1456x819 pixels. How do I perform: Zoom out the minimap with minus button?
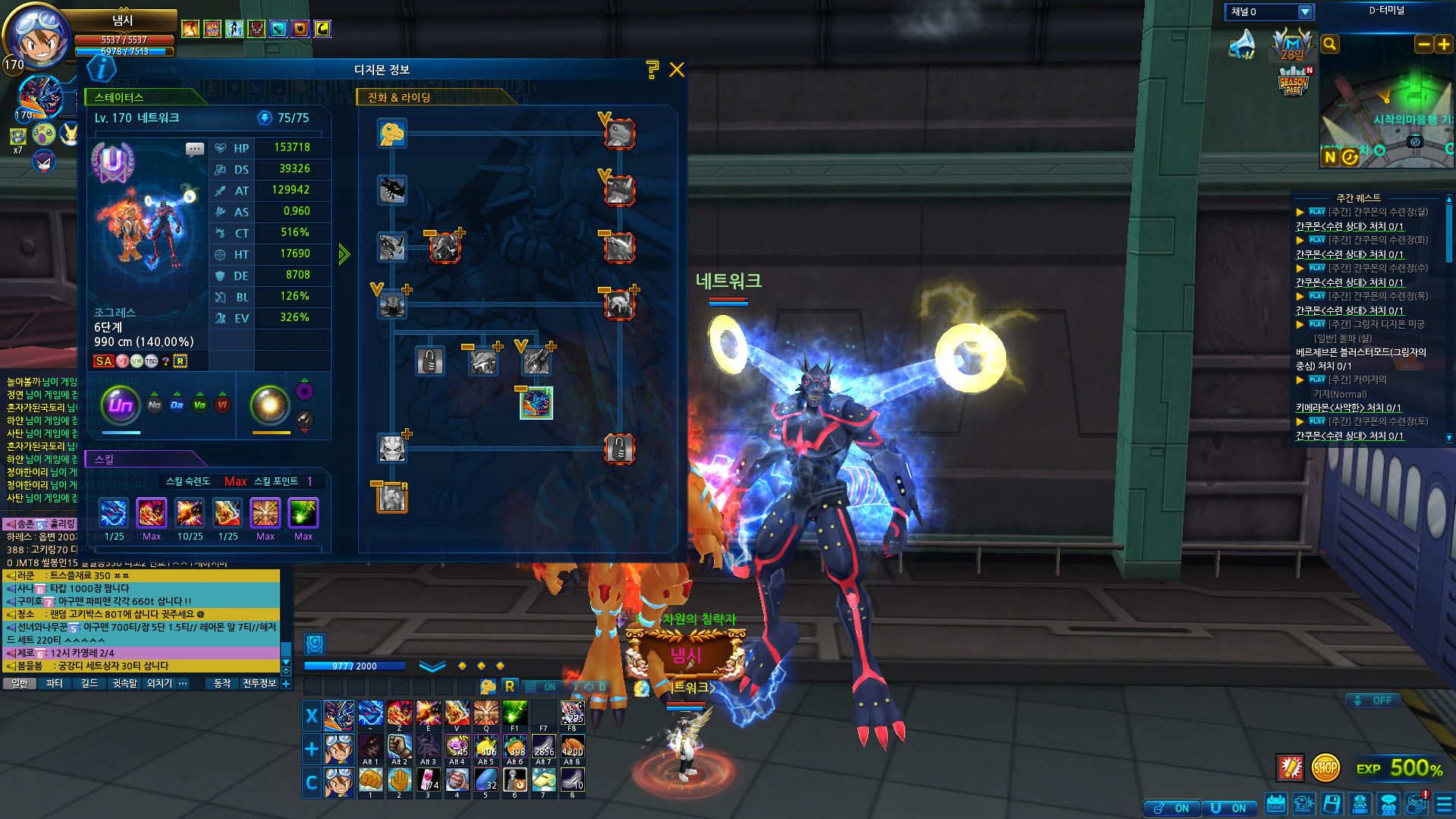pyautogui.click(x=1423, y=44)
